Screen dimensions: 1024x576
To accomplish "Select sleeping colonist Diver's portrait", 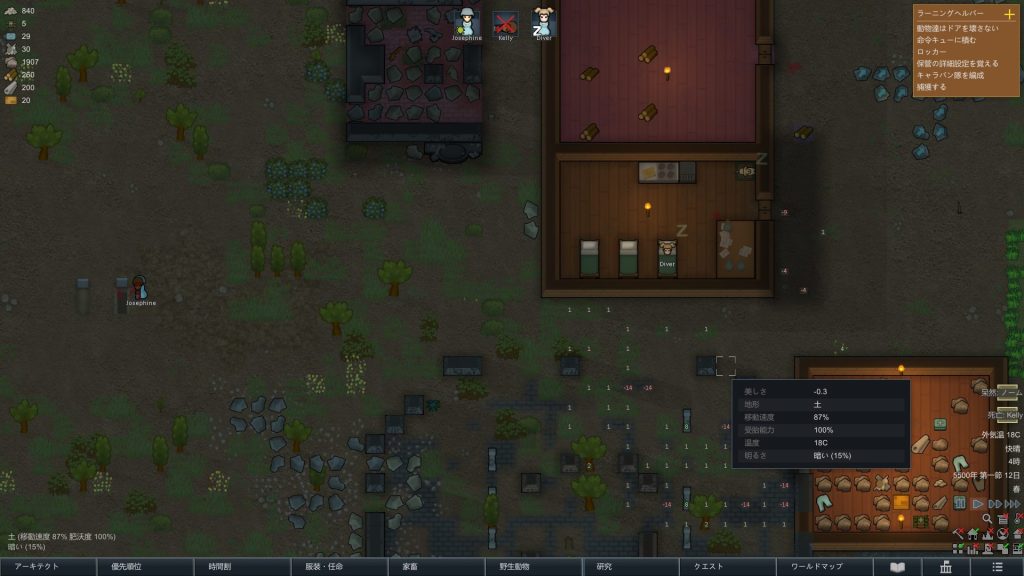I will [544, 22].
